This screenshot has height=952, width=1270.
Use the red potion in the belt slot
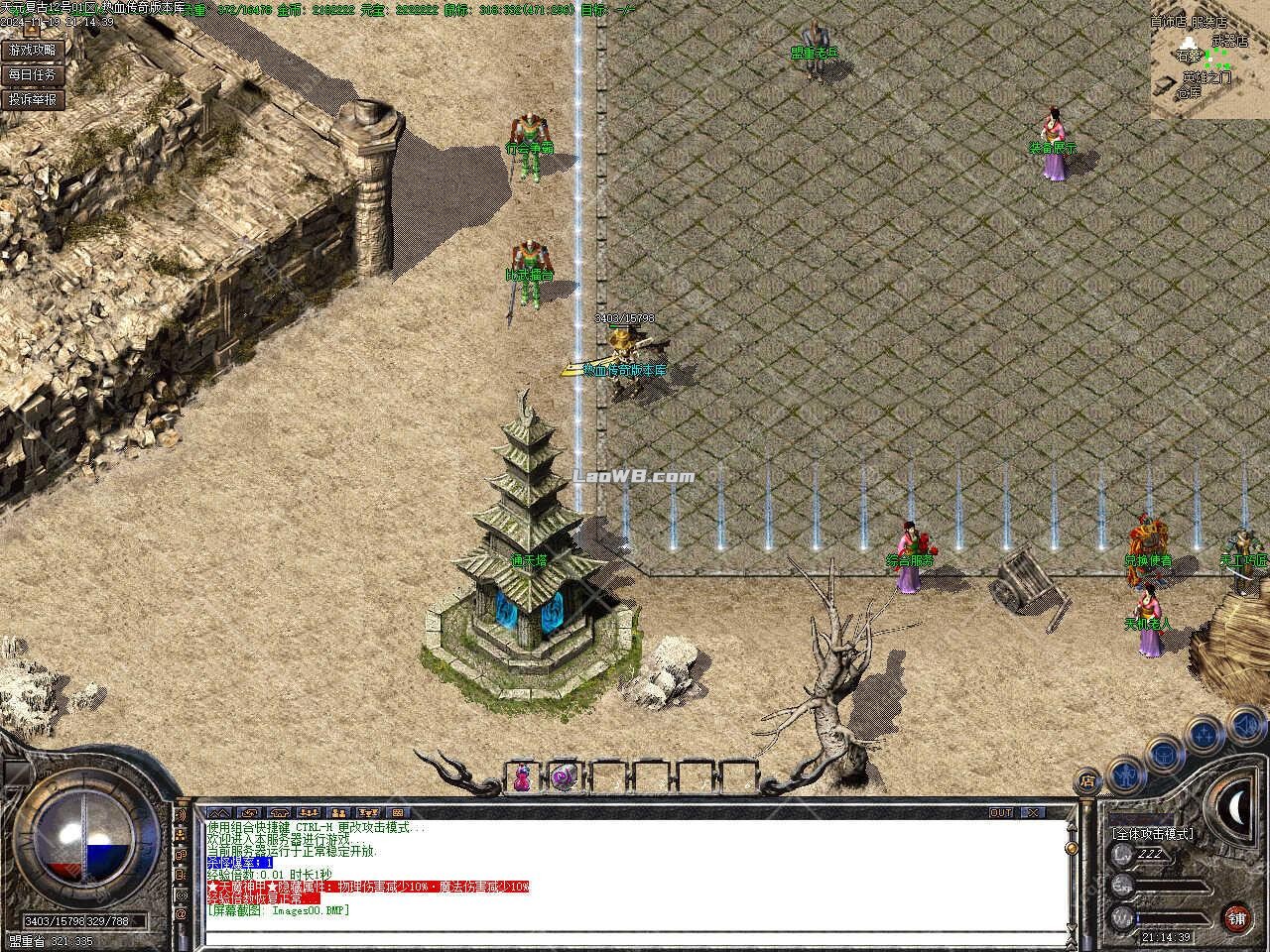[521, 777]
